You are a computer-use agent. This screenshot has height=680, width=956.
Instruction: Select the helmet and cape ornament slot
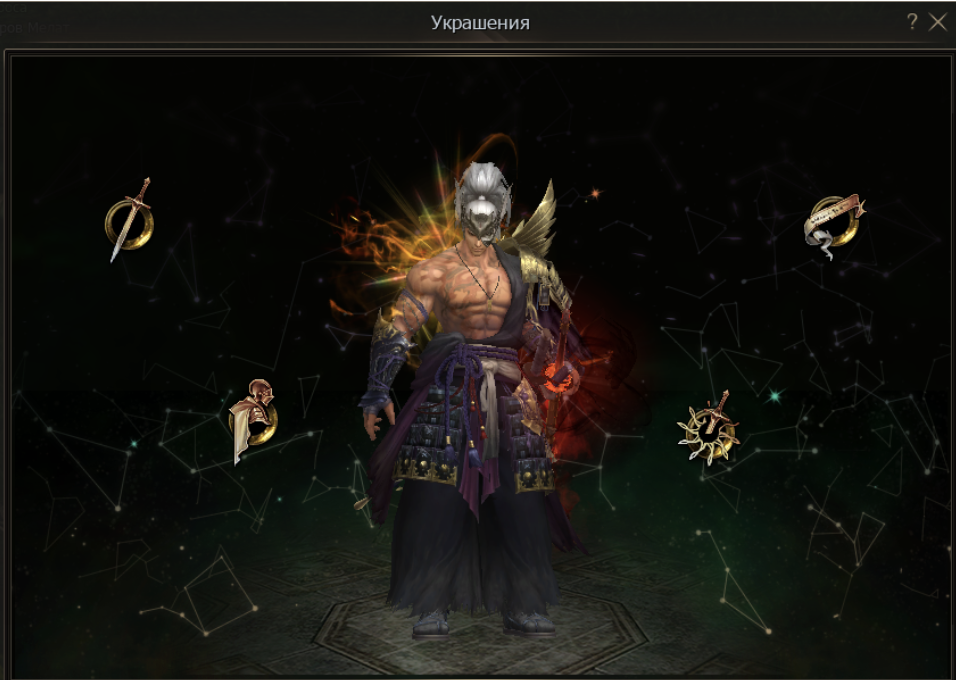pos(252,420)
